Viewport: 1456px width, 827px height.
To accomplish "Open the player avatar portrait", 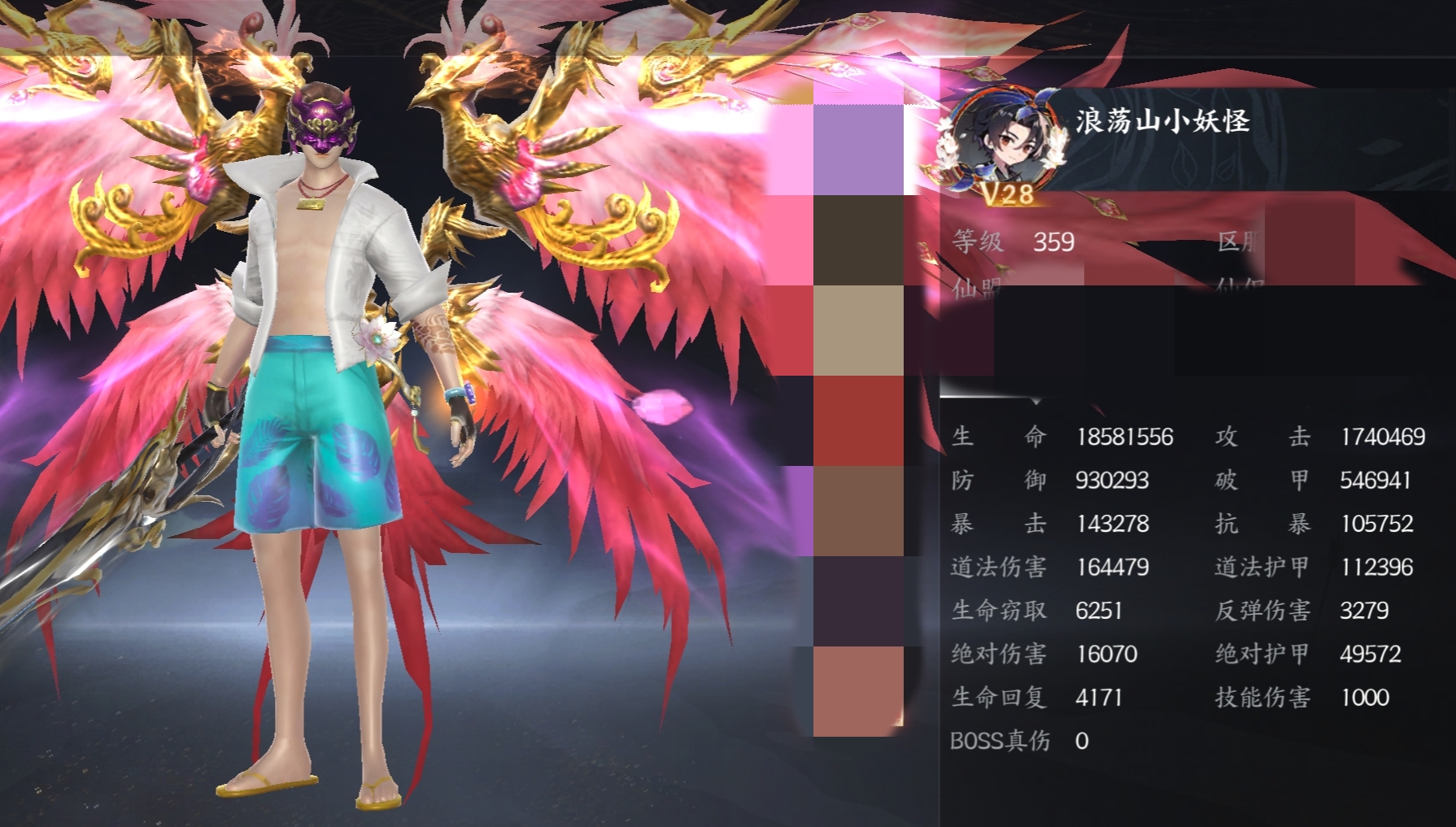I will [x=1006, y=136].
